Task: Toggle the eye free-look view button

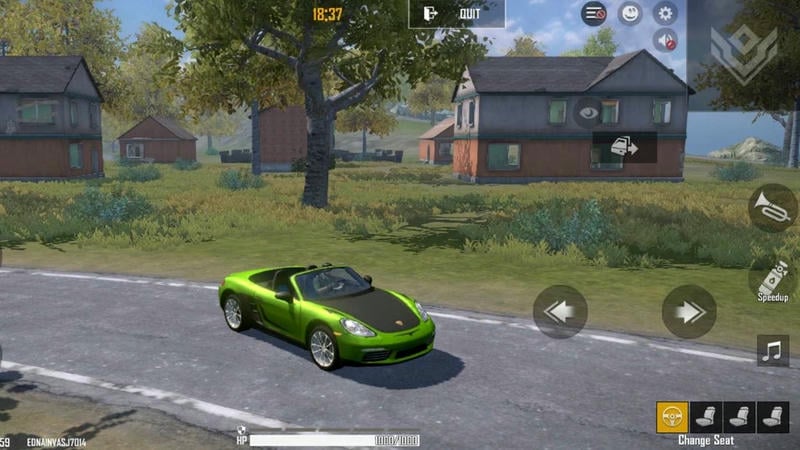Action: (x=586, y=112)
